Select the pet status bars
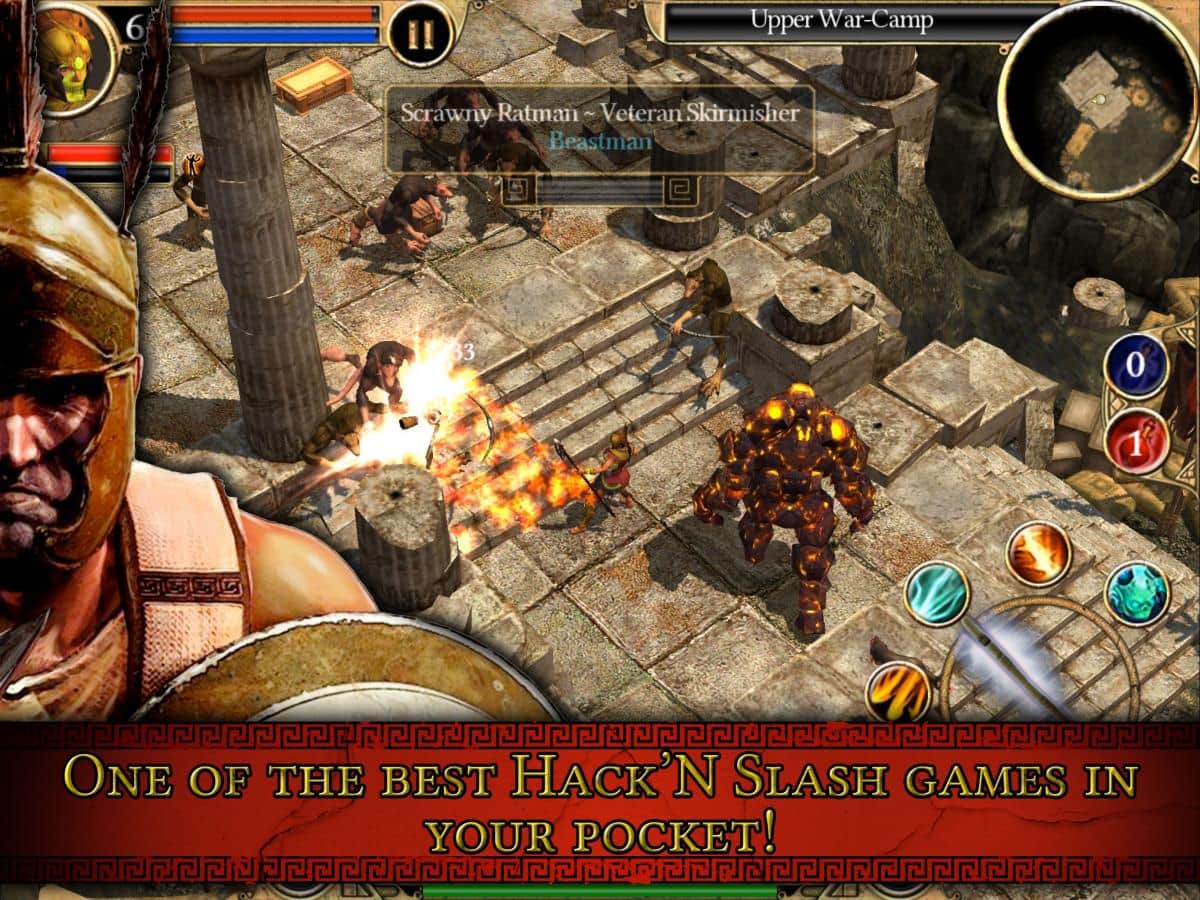 coord(108,162)
